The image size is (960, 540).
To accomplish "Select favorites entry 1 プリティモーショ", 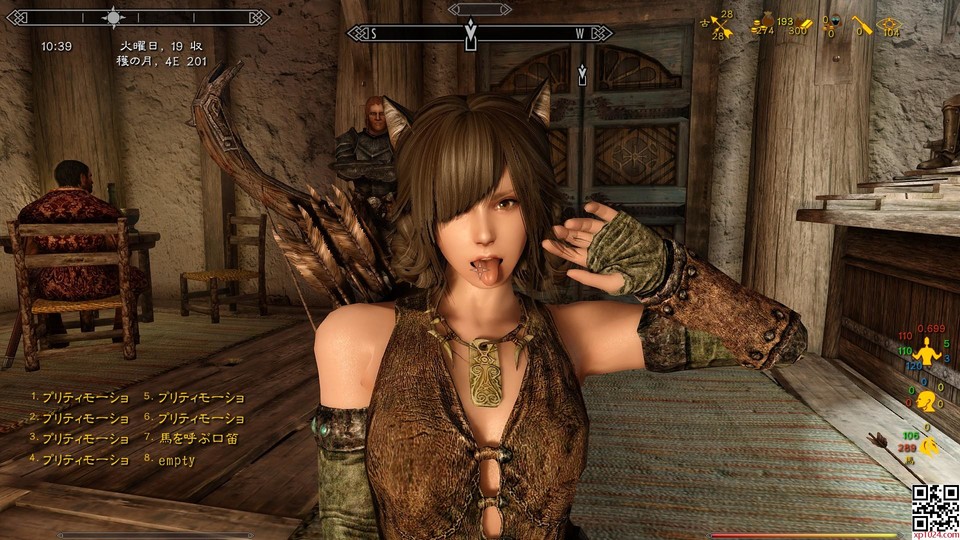I will (86, 398).
